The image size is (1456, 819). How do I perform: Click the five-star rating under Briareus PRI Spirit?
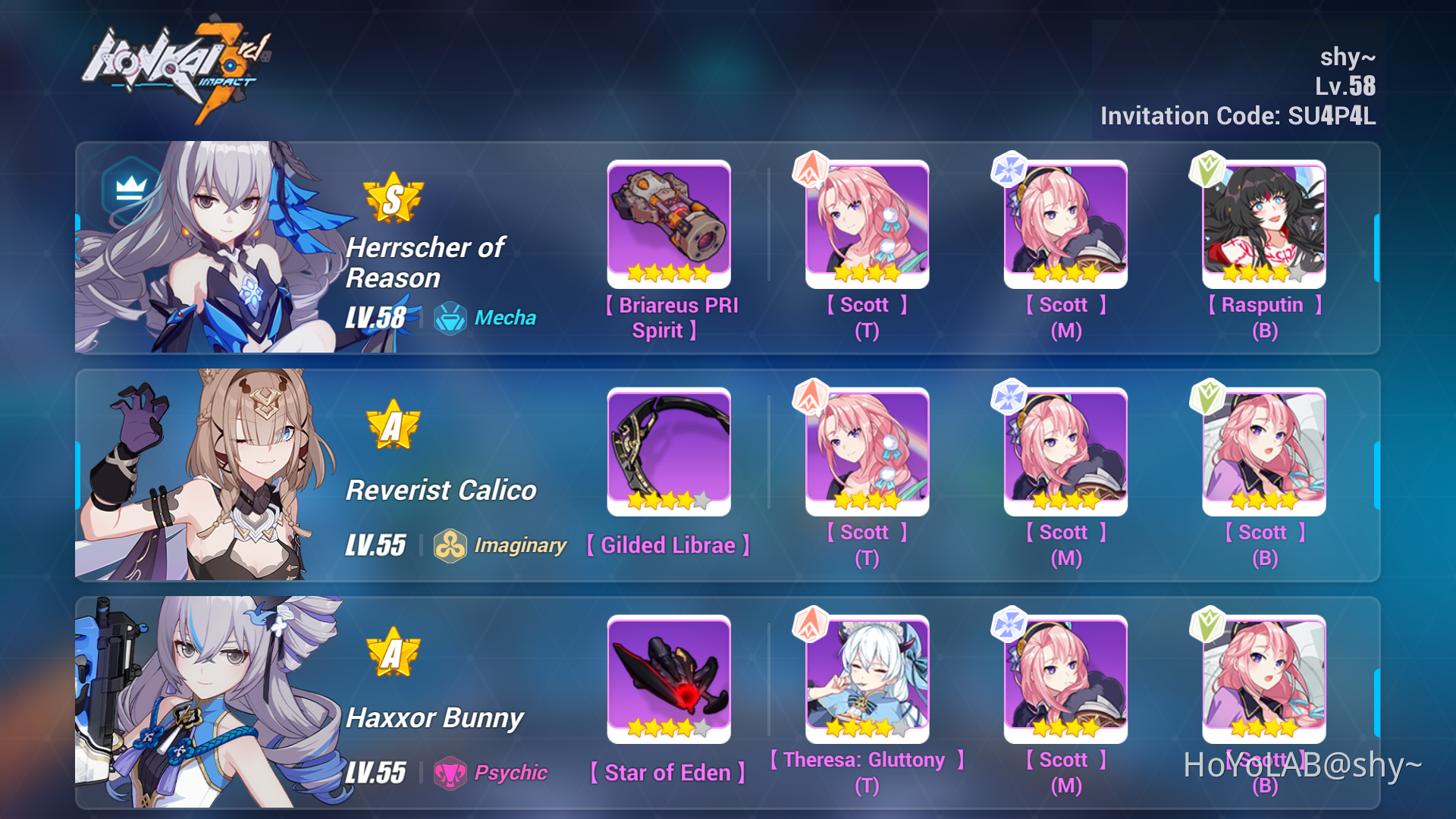click(x=669, y=273)
